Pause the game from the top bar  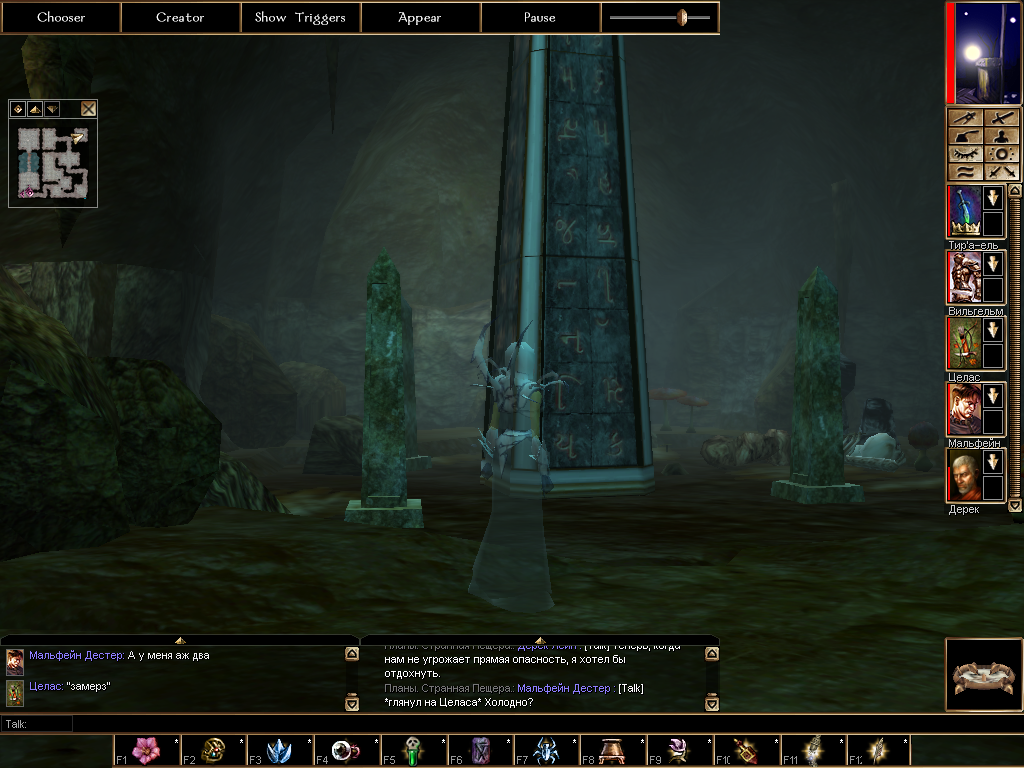[540, 17]
